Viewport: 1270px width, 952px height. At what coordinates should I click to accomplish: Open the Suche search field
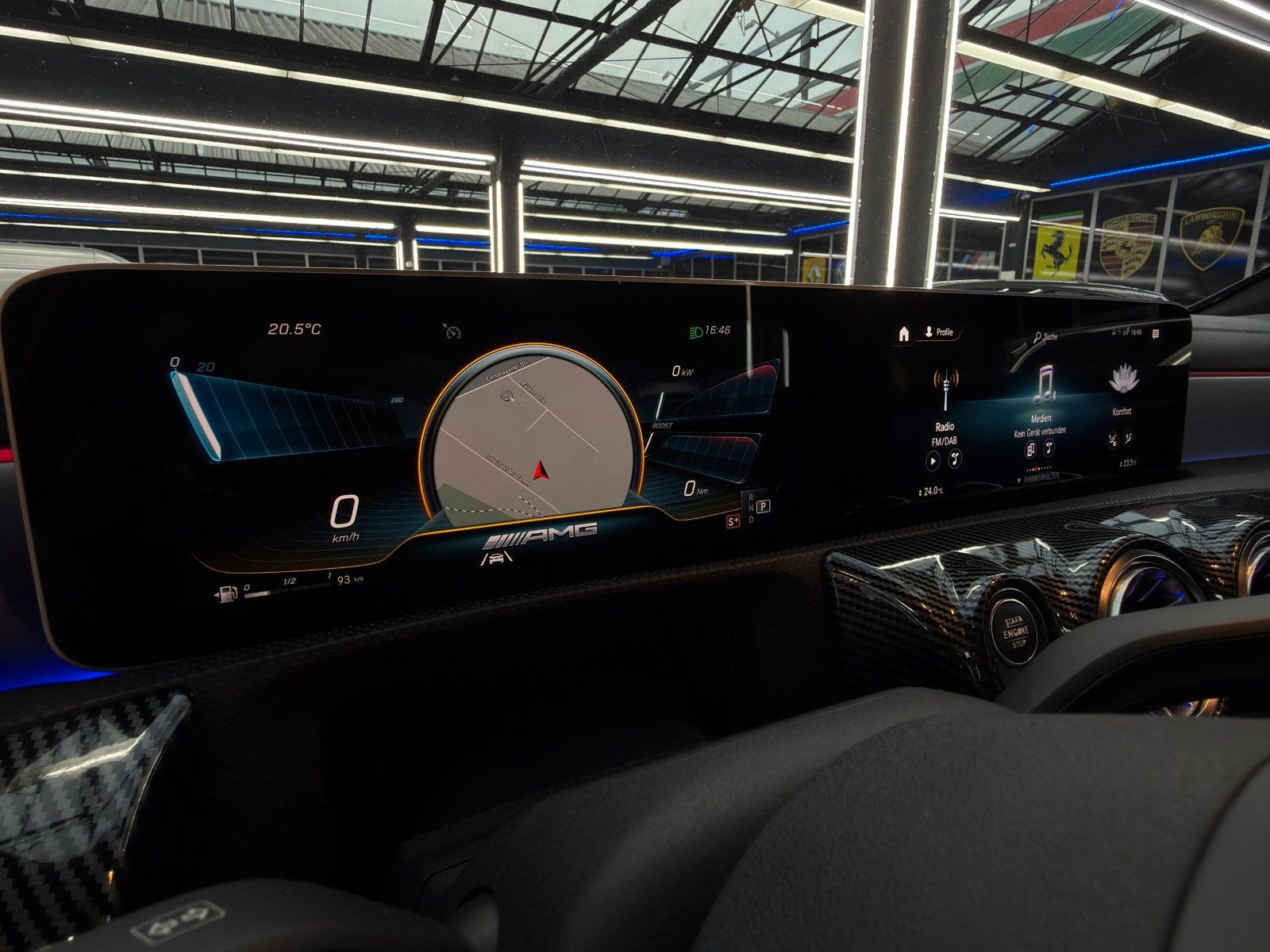[x=1046, y=336]
